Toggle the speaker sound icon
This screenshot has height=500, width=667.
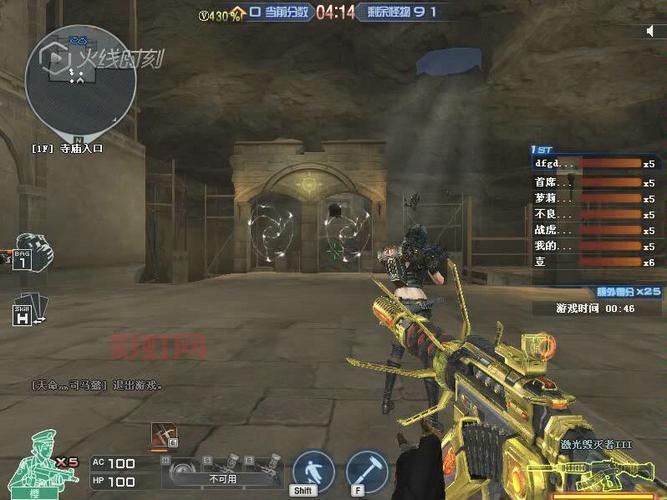tap(651, 31)
